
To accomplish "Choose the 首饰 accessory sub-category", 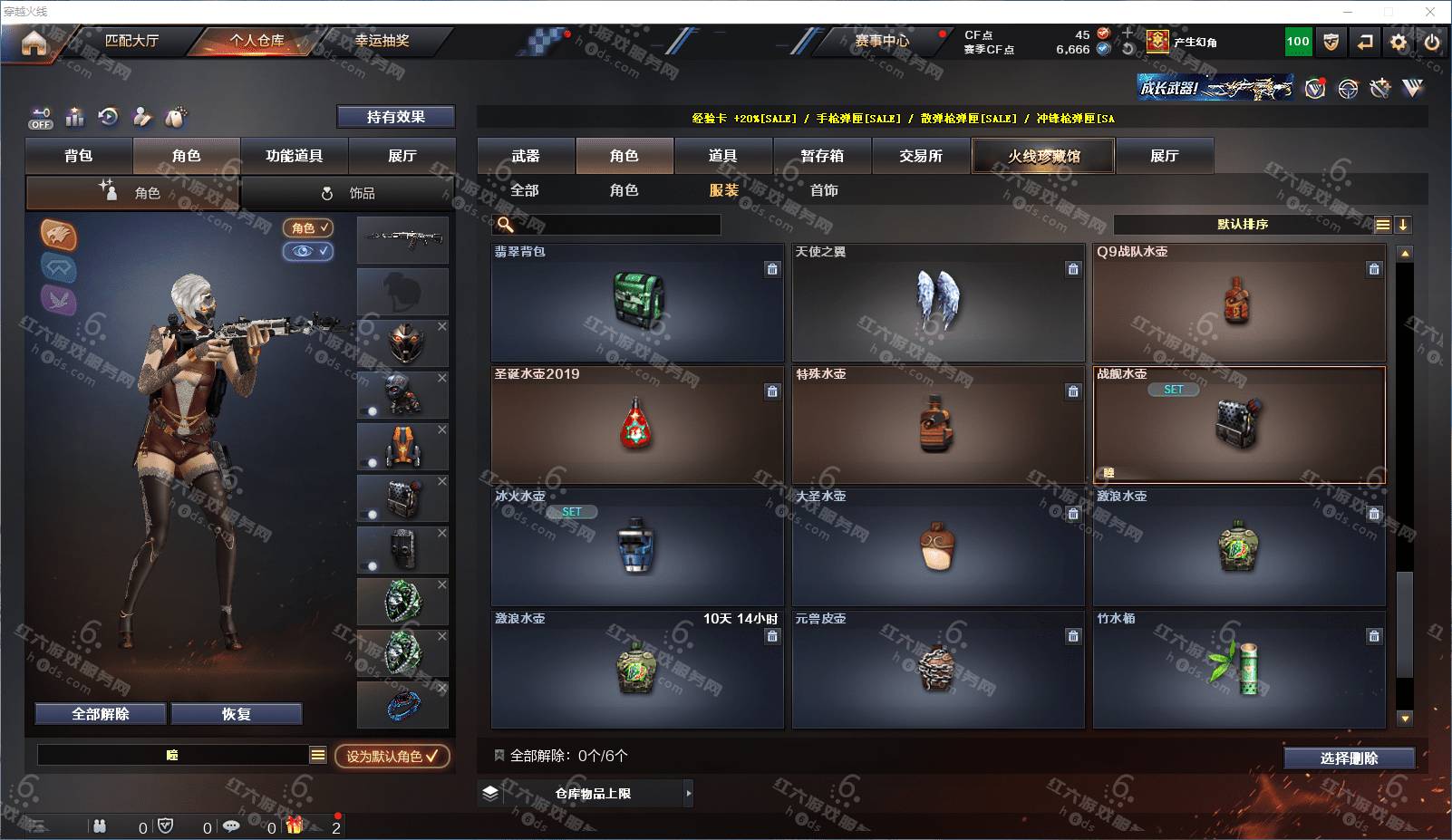I will (824, 190).
